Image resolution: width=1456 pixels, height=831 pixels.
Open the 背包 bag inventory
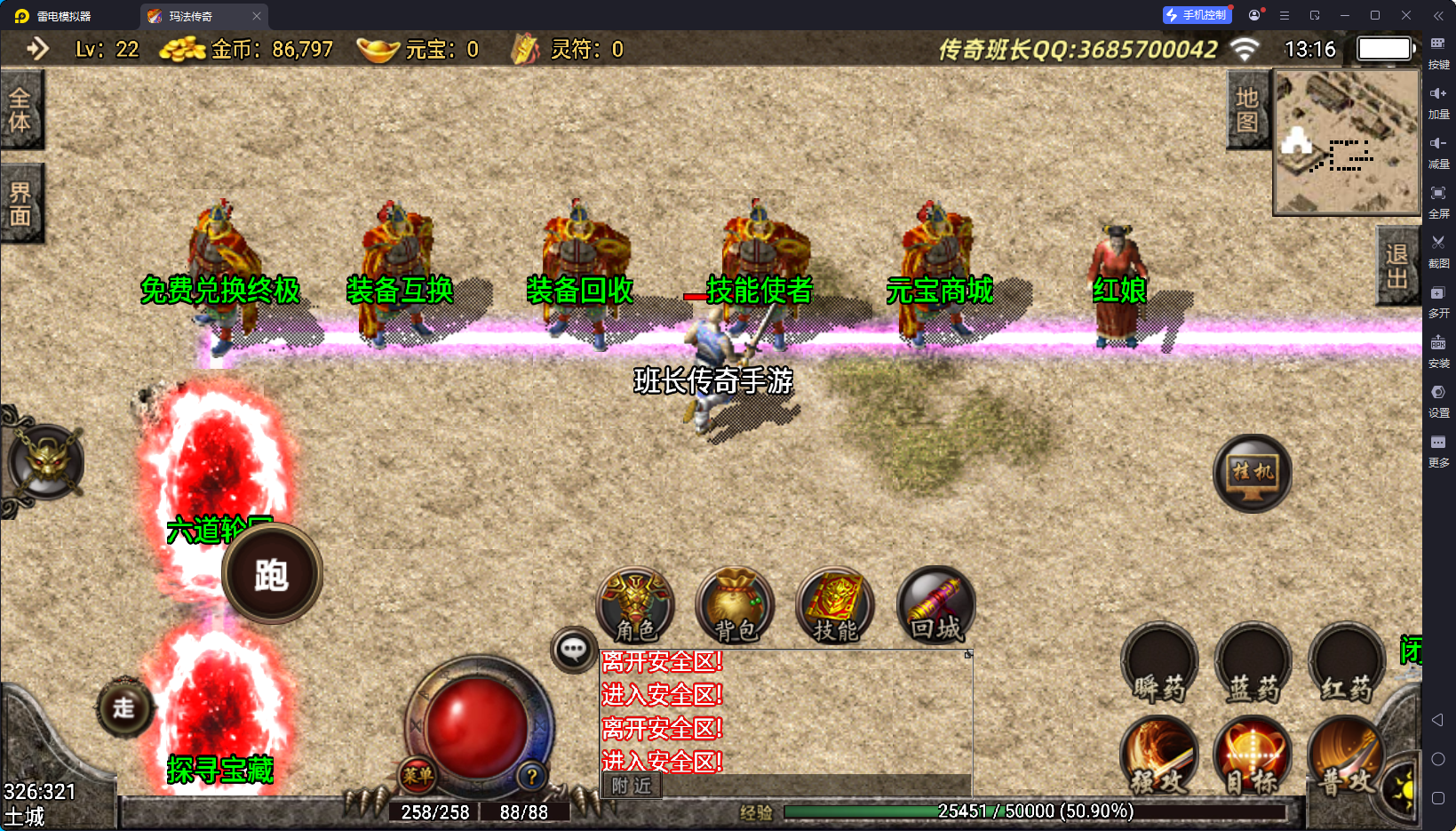735,606
